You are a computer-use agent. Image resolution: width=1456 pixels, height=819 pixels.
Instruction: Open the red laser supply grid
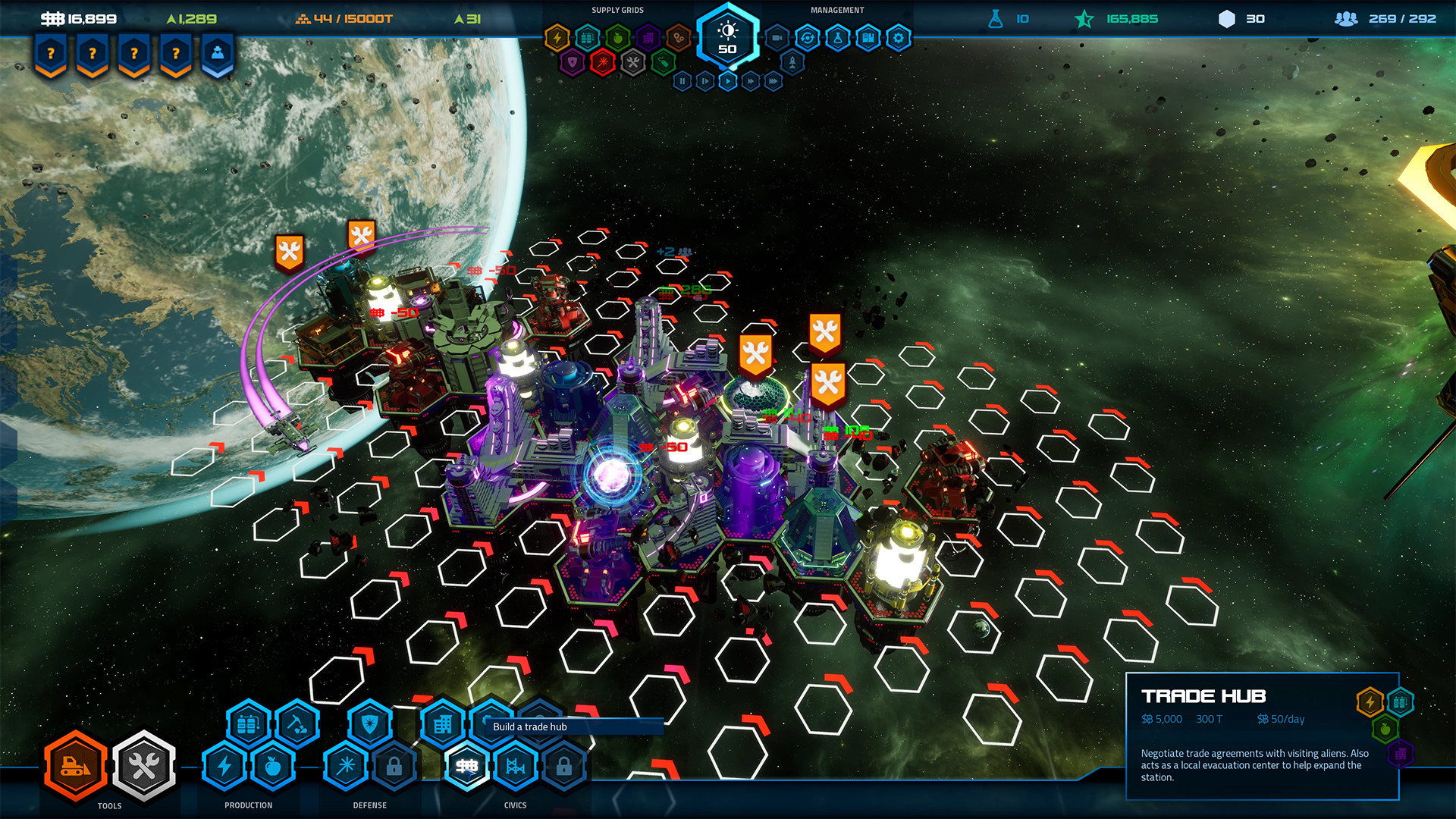point(604,62)
